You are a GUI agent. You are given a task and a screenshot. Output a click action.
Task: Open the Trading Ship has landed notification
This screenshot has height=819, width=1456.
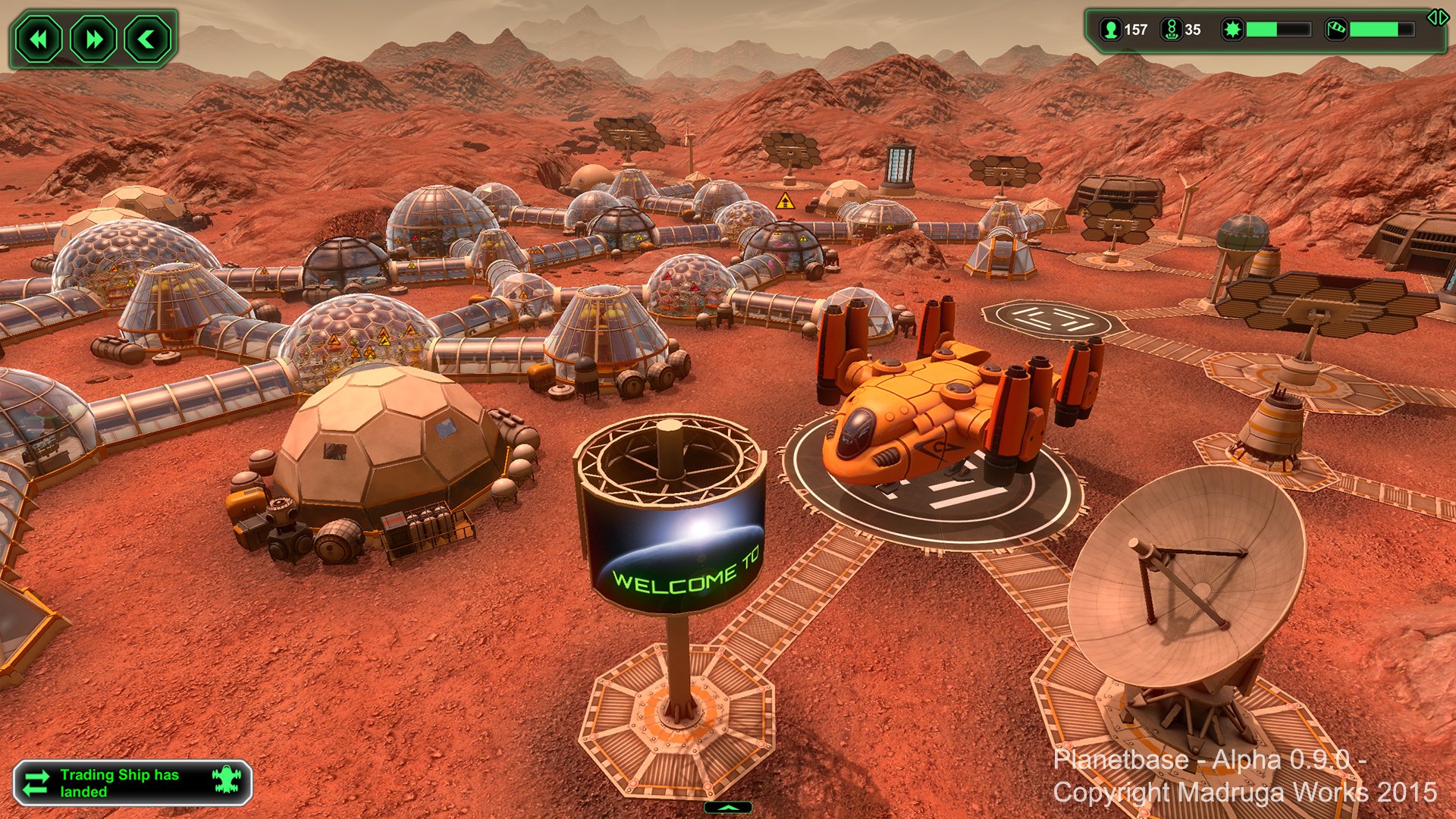tap(132, 783)
